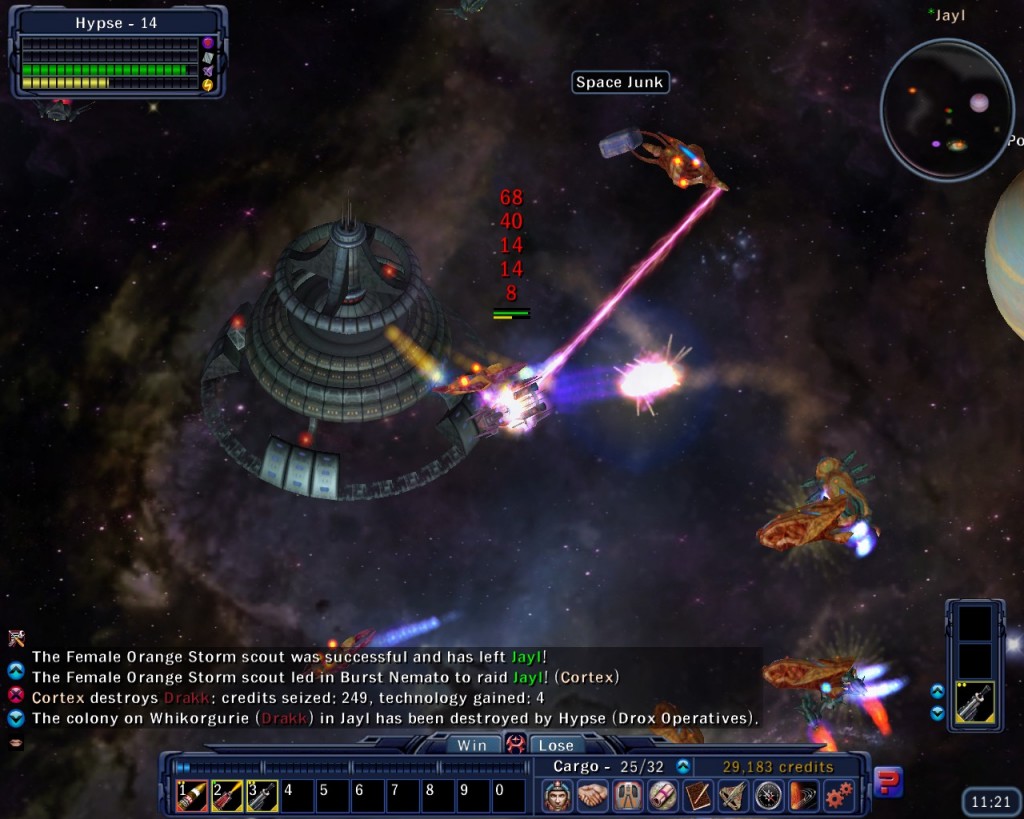Open the compass map icon
Screen dimensions: 1024x819
point(768,796)
